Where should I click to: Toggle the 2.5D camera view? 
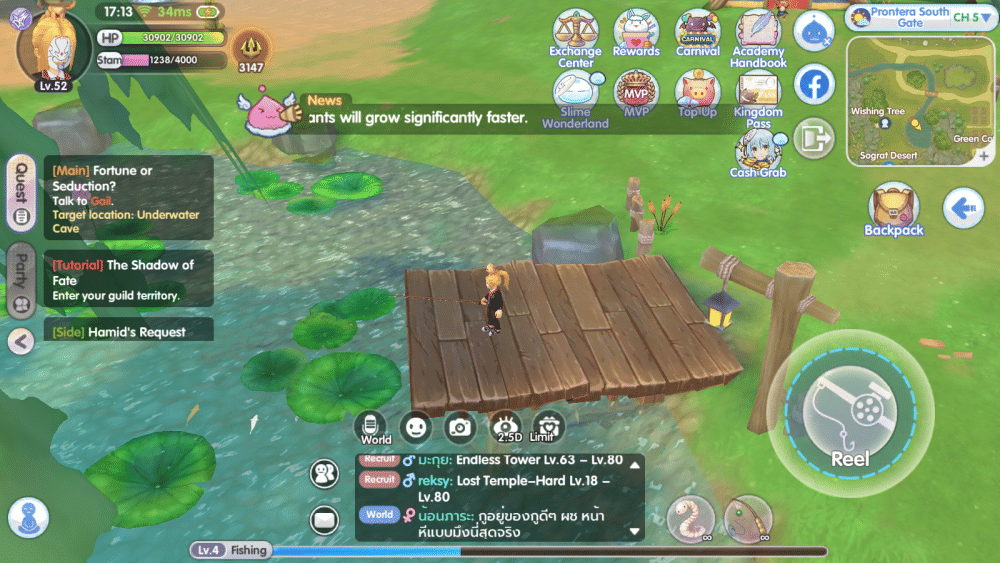coord(506,428)
